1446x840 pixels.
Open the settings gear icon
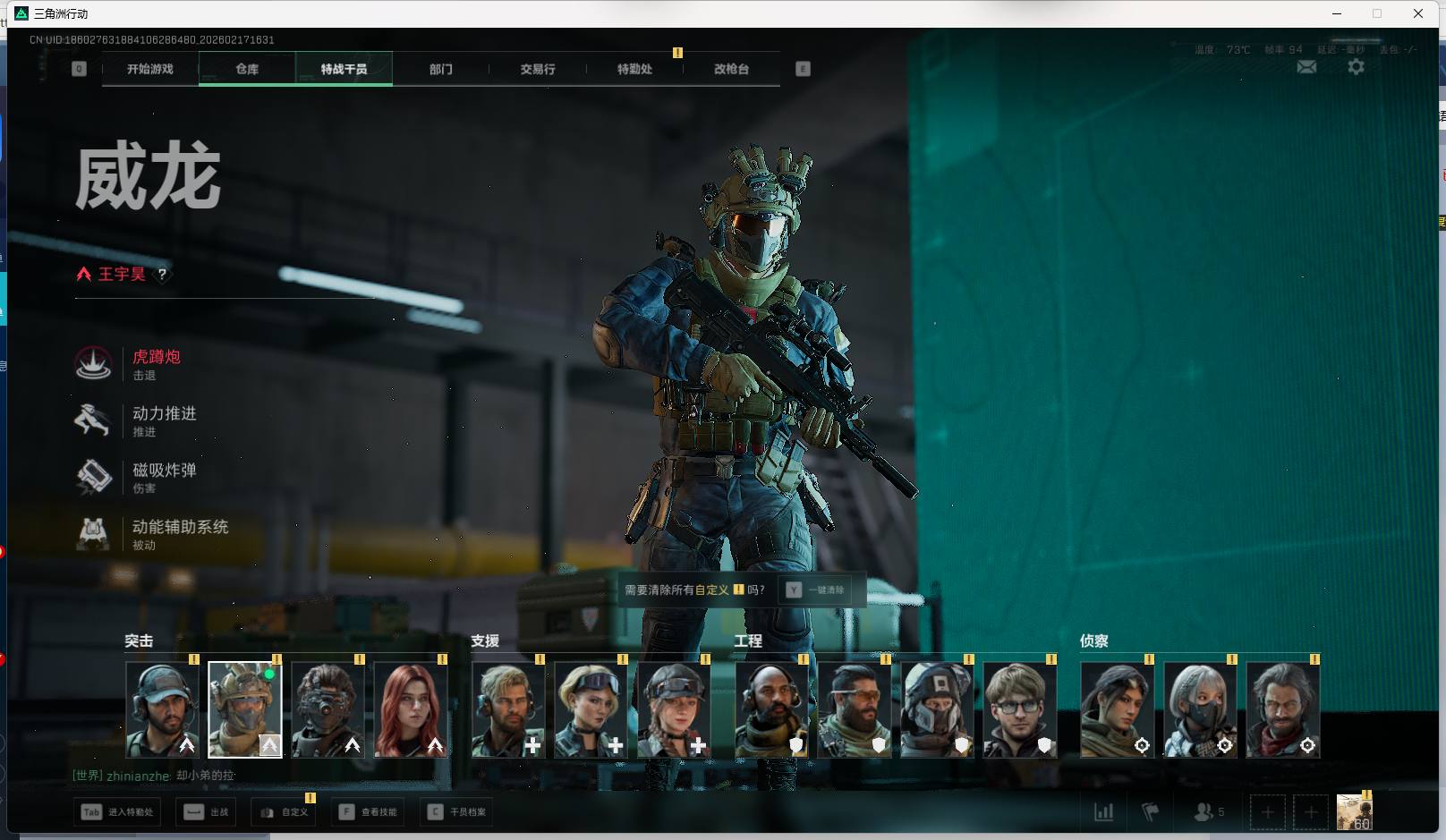pos(1356,67)
